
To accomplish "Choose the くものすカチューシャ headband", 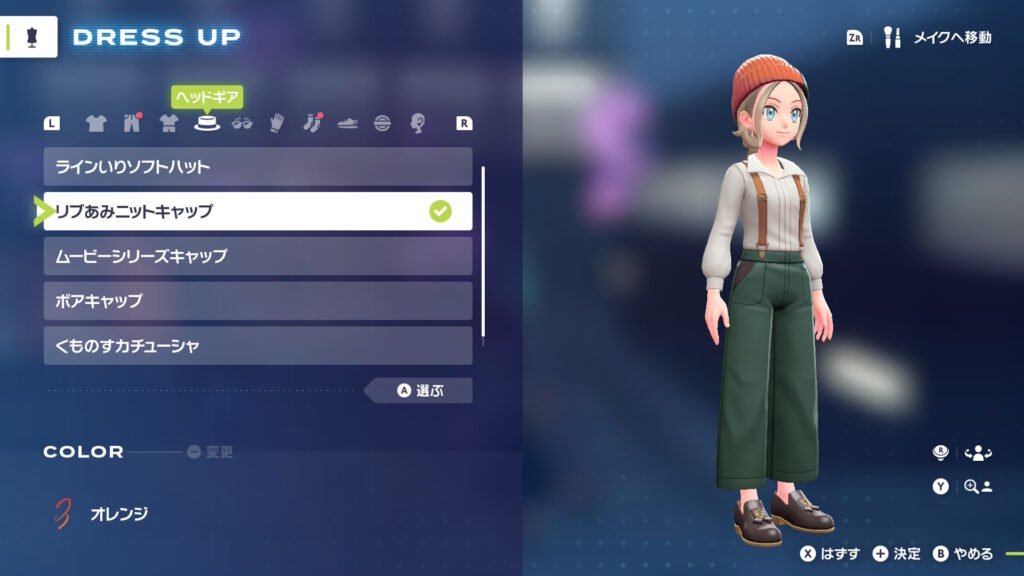I will click(257, 346).
